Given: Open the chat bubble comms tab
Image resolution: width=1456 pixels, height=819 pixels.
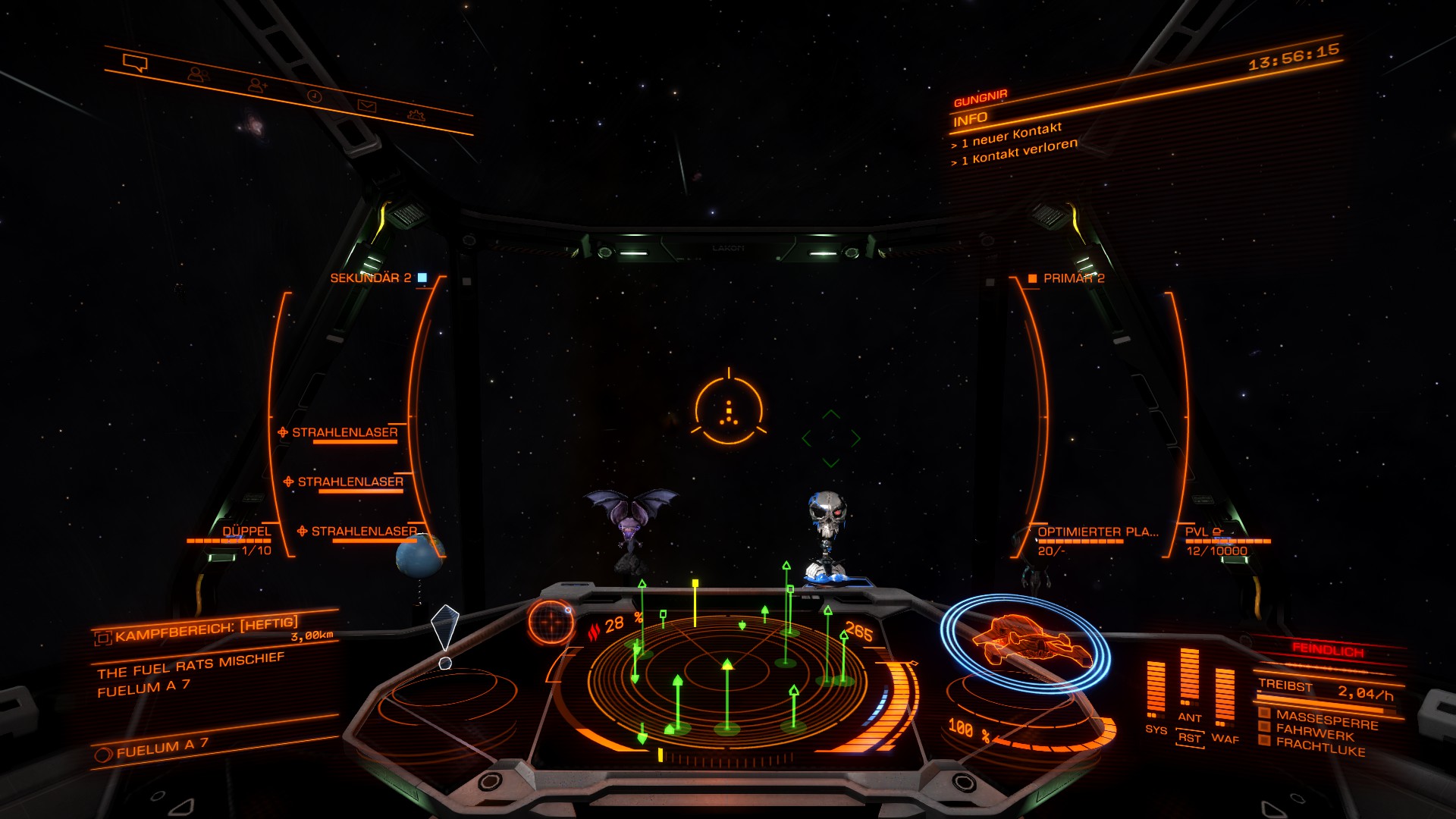Looking at the screenshot, I should click(x=135, y=64).
